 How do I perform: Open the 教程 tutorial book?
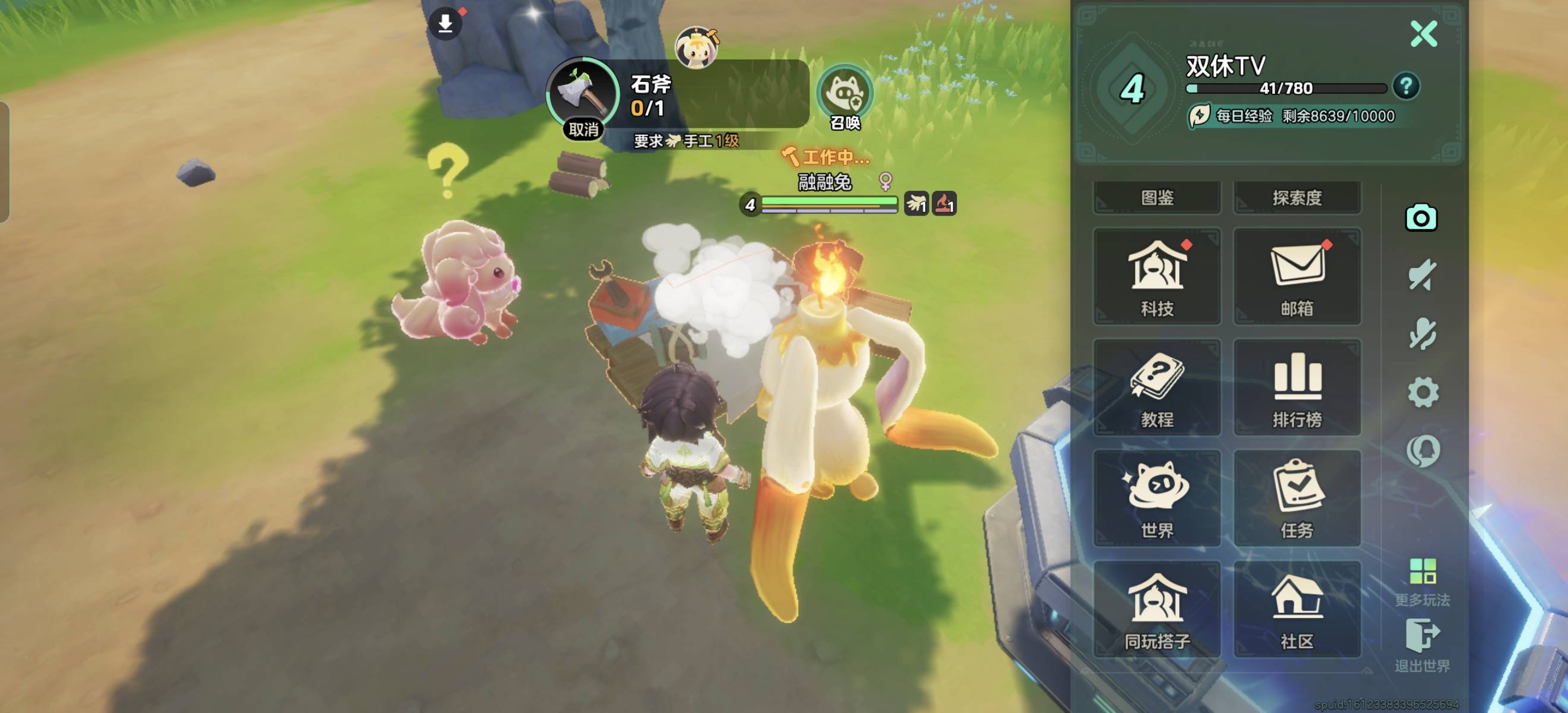pyautogui.click(x=1156, y=388)
